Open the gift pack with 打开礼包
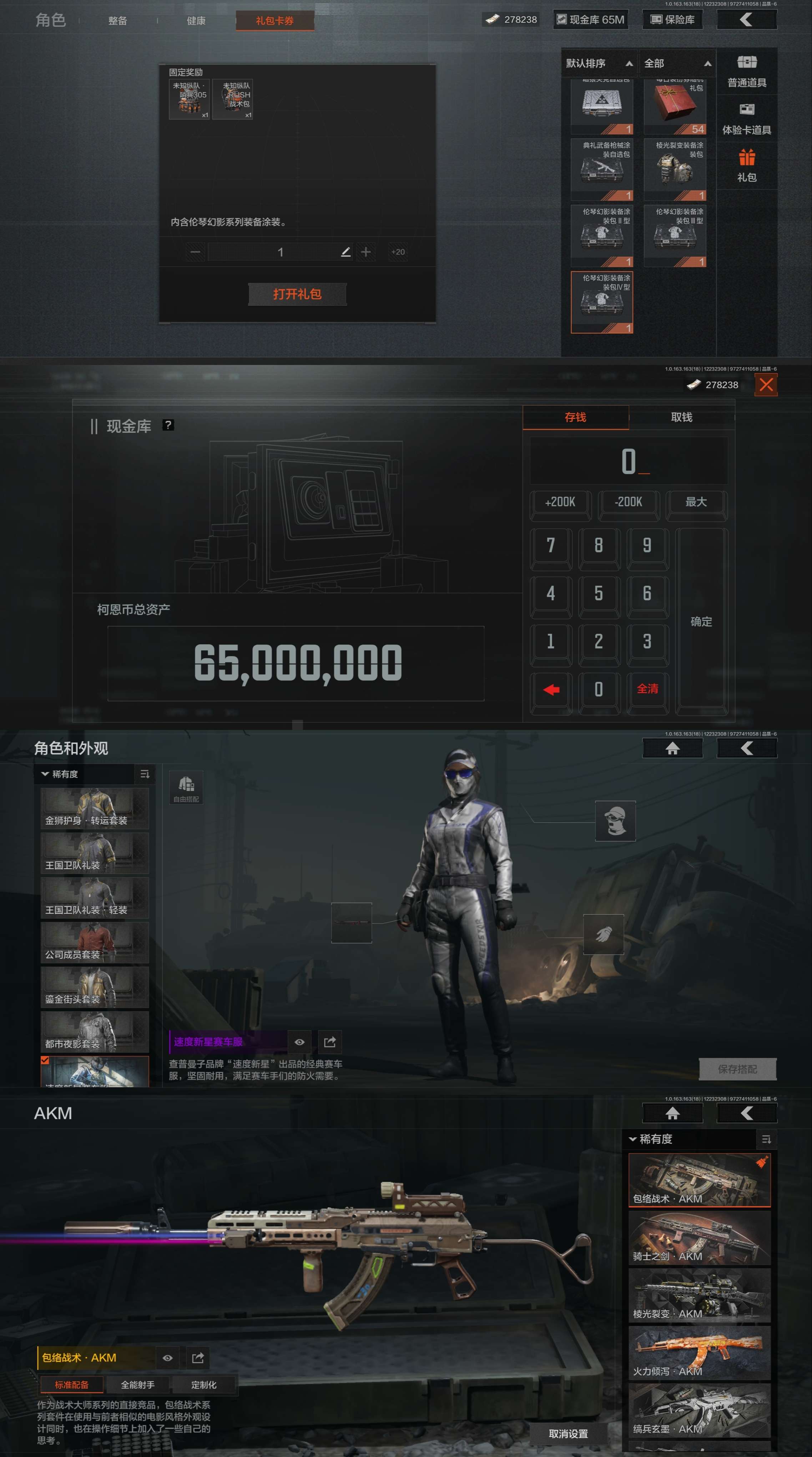 point(297,294)
